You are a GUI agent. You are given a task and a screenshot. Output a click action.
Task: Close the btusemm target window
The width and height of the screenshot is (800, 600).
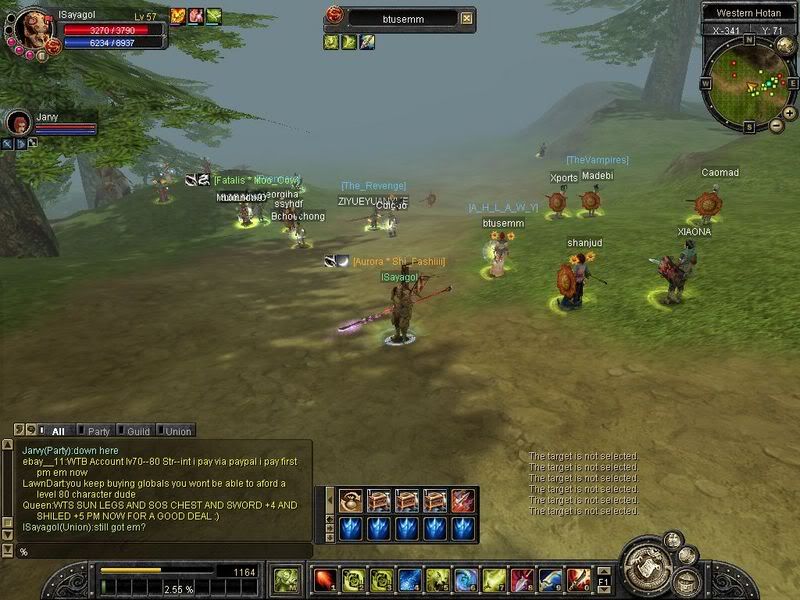[x=466, y=18]
